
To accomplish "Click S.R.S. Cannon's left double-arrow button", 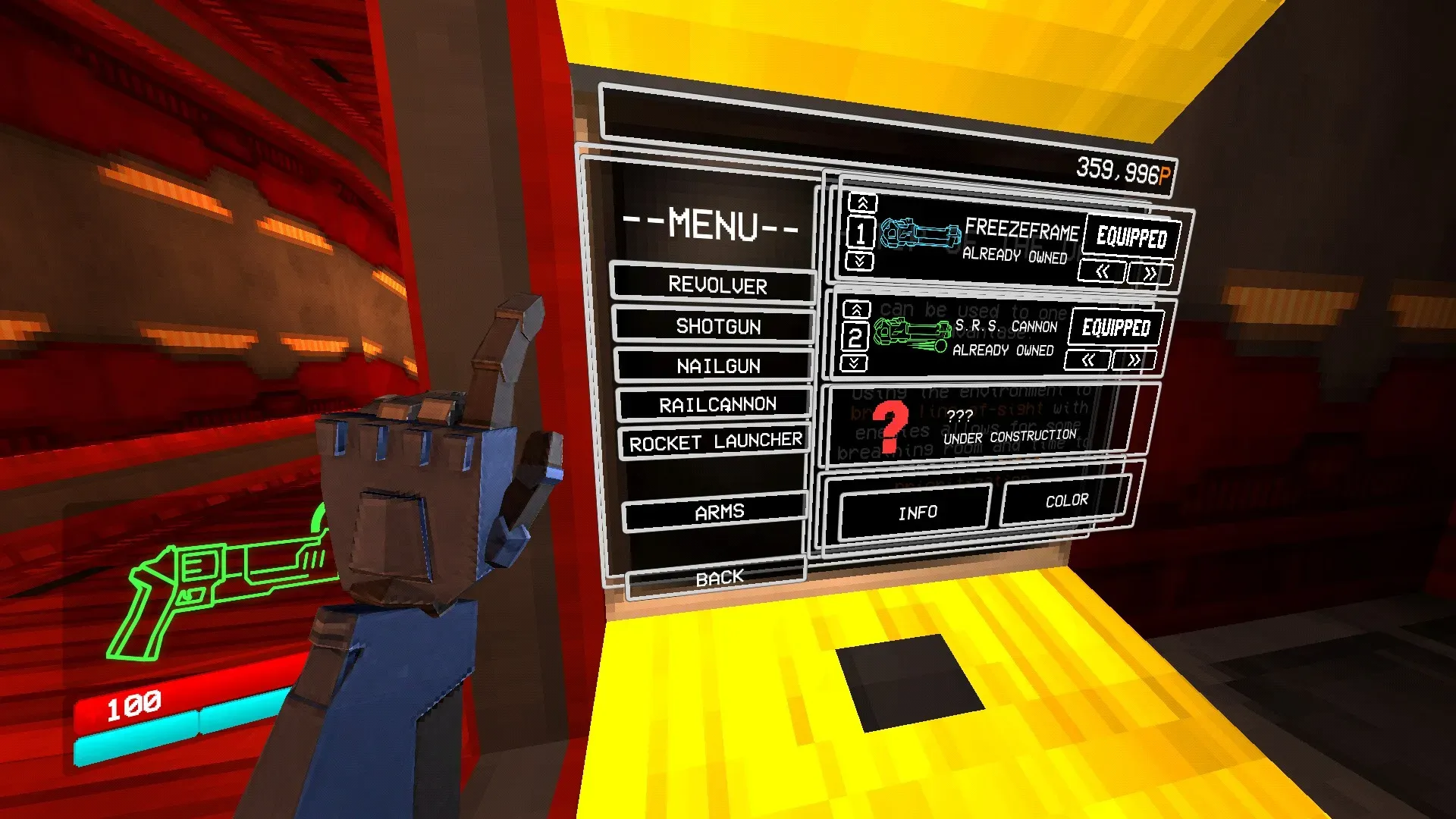I will [x=1088, y=360].
